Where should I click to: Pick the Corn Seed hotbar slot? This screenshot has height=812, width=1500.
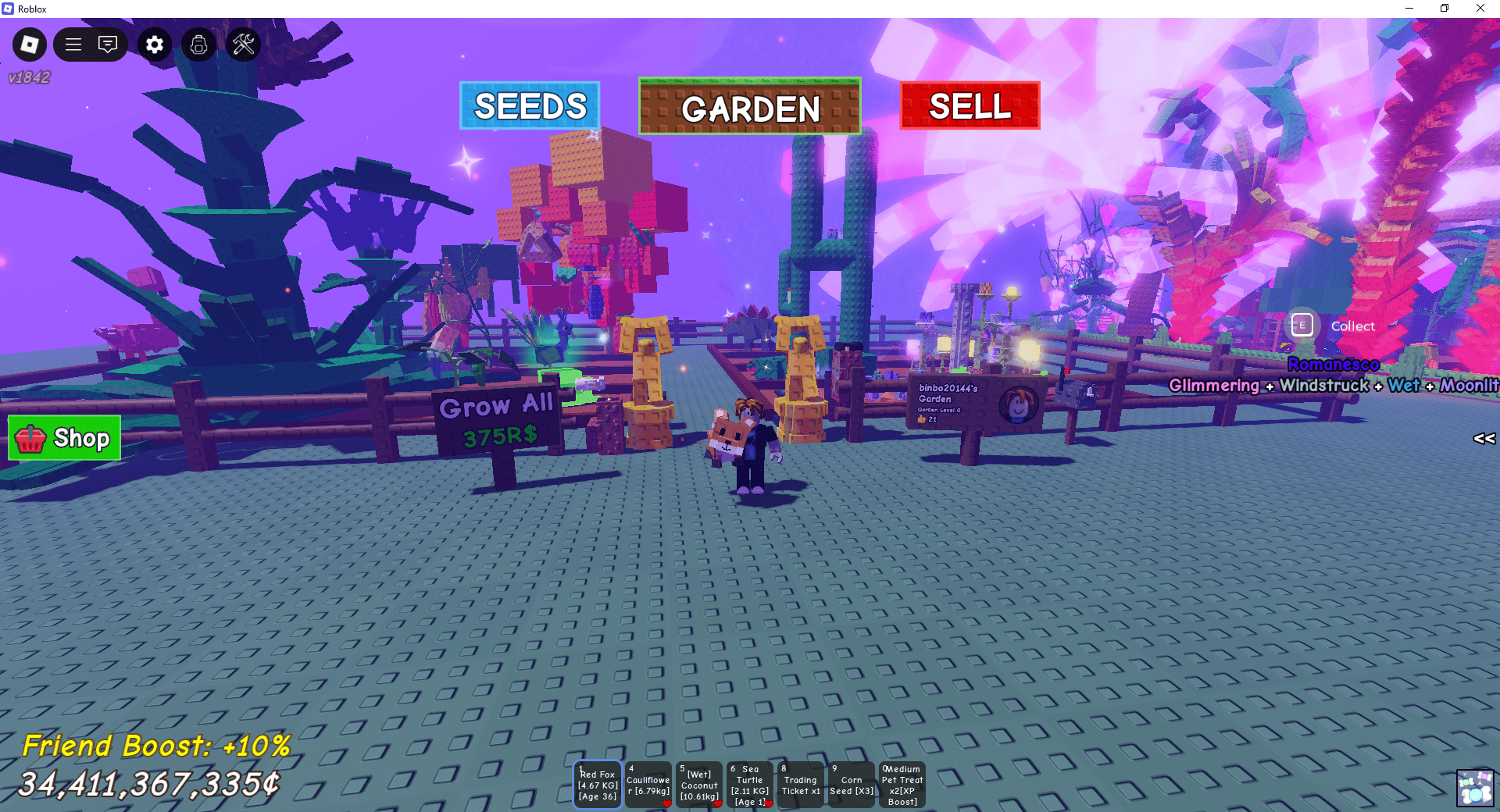click(x=852, y=785)
